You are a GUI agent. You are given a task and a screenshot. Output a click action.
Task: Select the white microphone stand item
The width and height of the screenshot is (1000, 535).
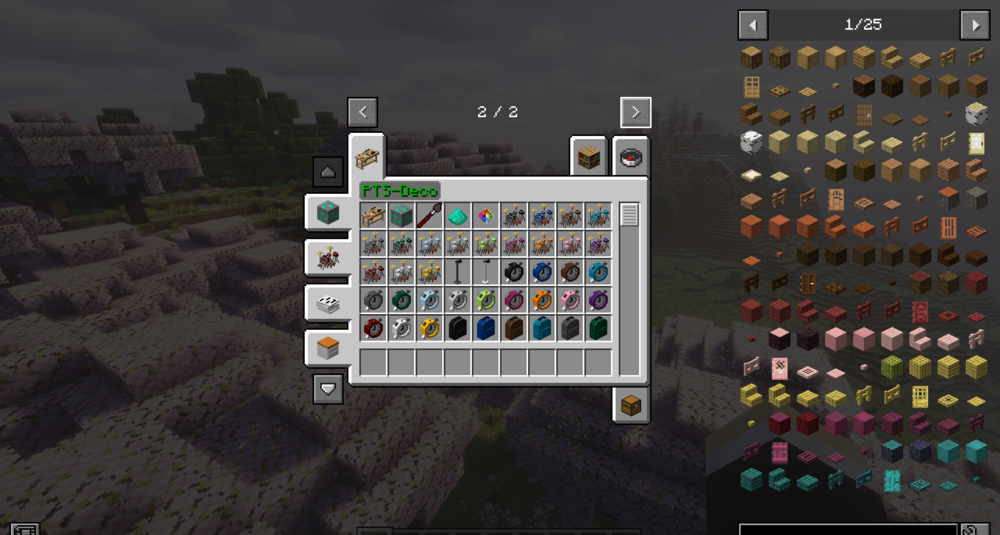[486, 272]
